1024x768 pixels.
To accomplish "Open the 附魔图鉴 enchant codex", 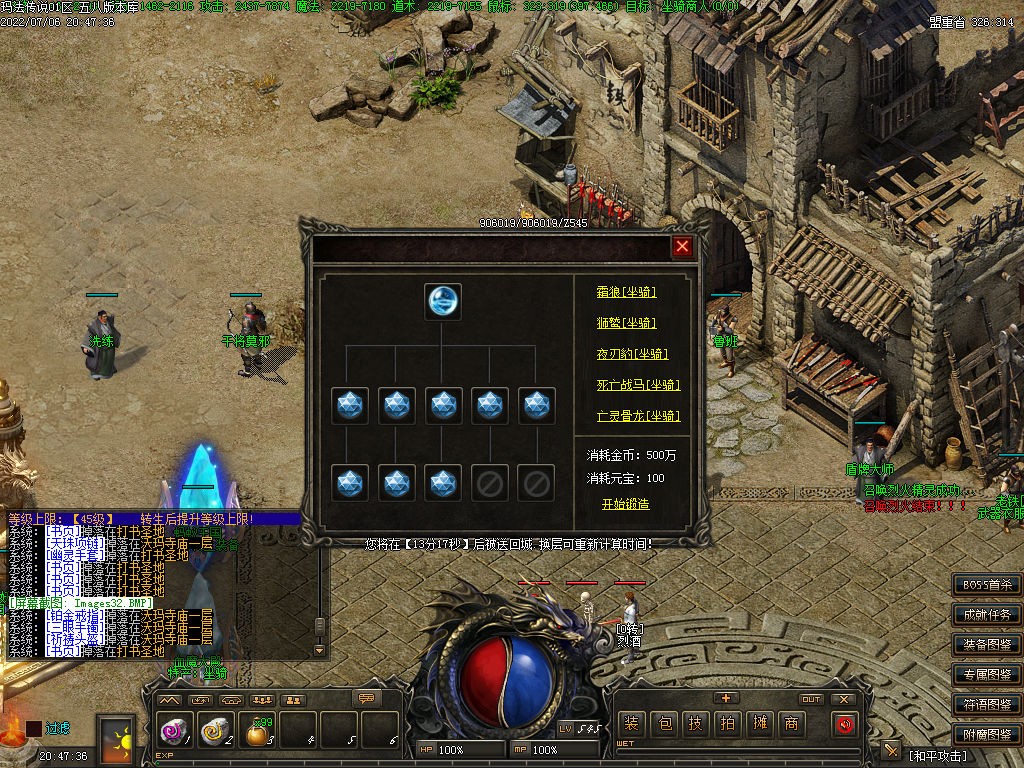I will [987, 734].
